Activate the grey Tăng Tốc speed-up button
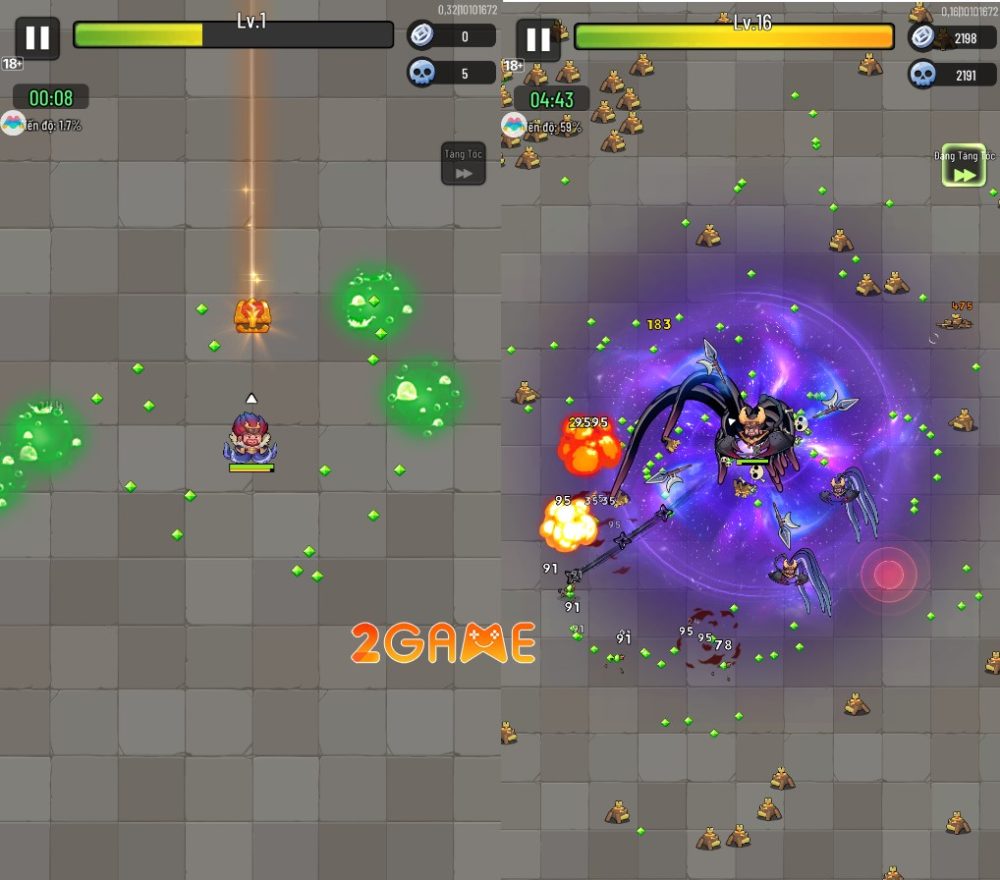Viewport: 1000px width, 880px height. click(x=463, y=165)
